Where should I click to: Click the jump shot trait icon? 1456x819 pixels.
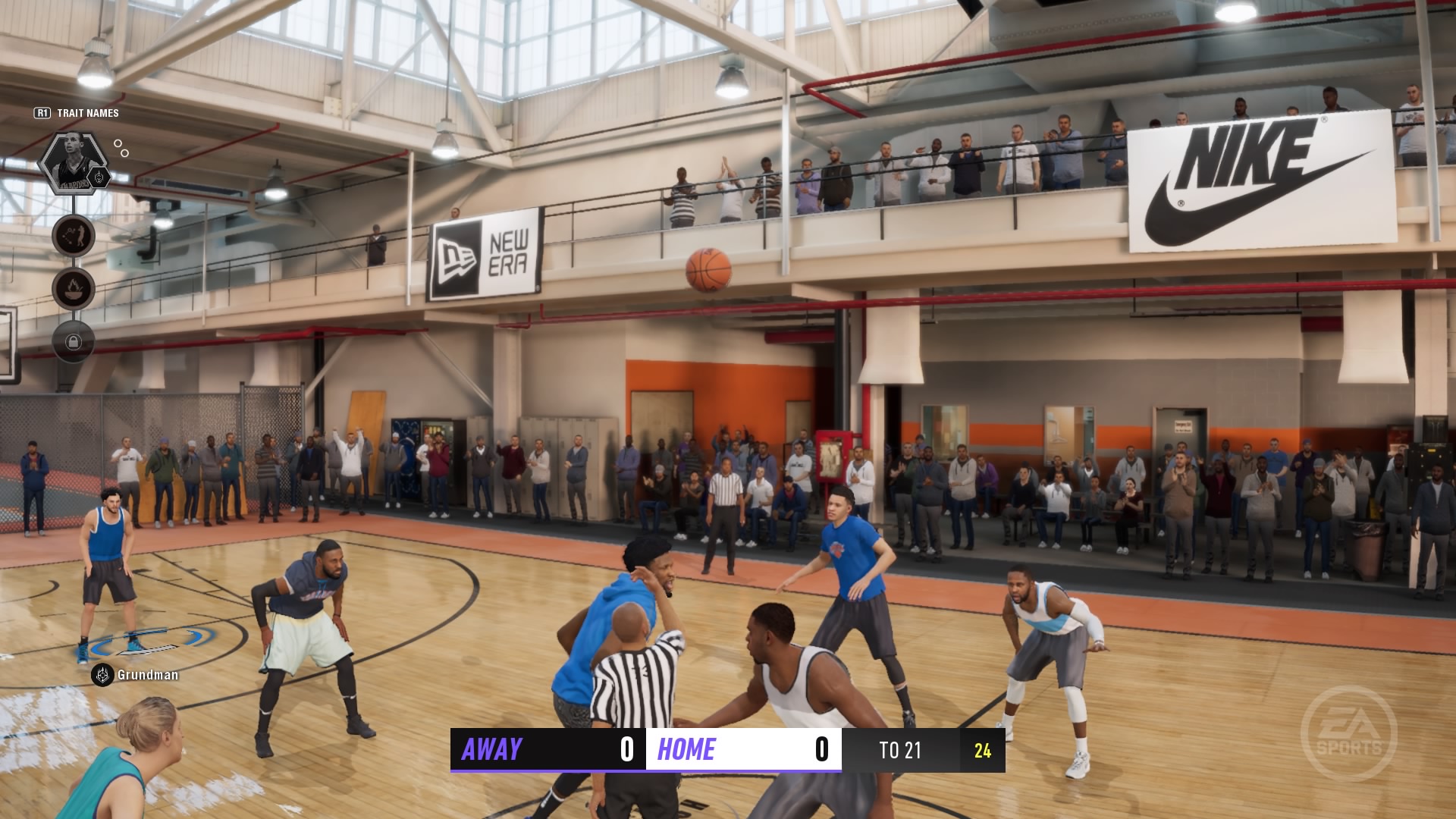click(72, 236)
